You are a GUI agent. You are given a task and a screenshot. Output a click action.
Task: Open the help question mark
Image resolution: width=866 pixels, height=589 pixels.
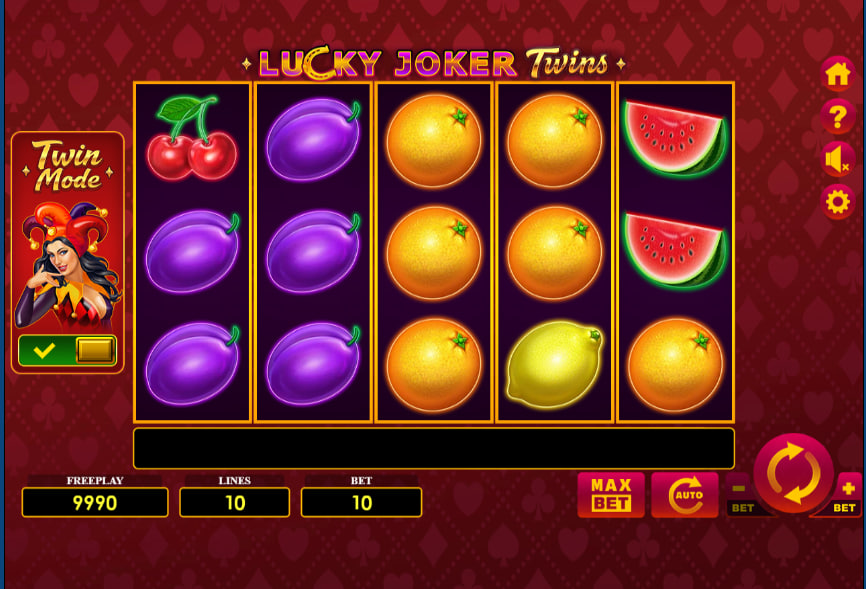coord(837,117)
